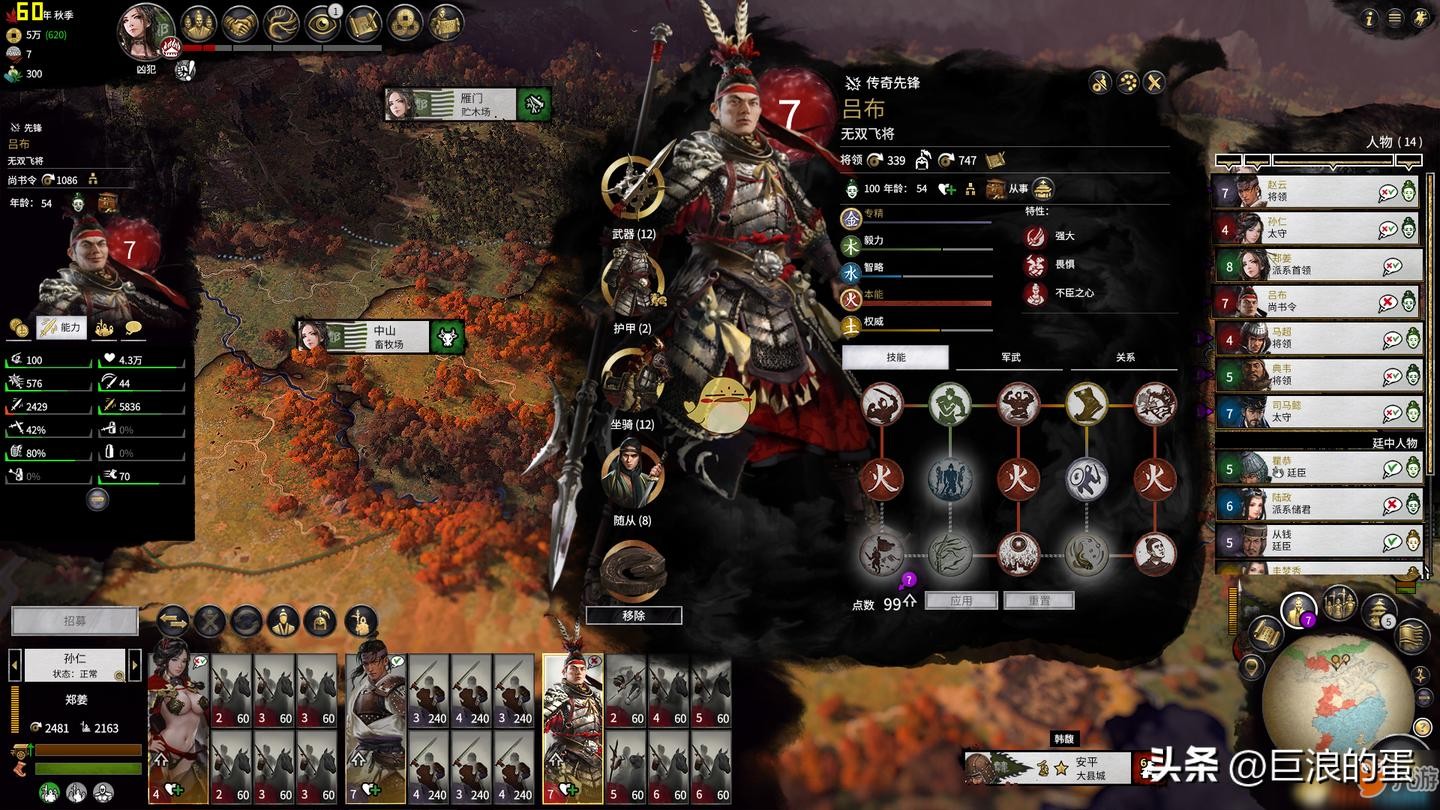
Task: Open the 武器 weapon equipment slot
Action: pyautogui.click(x=633, y=188)
